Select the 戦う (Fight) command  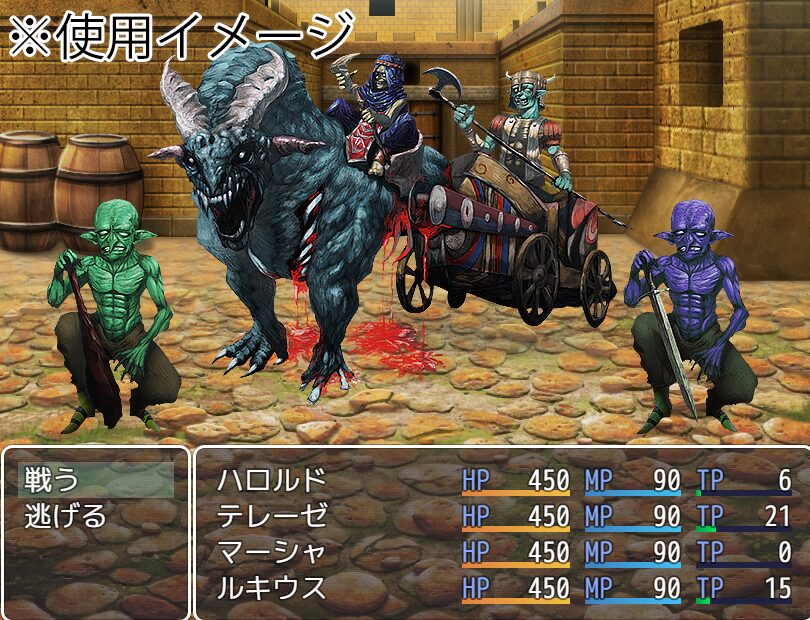click(50, 480)
